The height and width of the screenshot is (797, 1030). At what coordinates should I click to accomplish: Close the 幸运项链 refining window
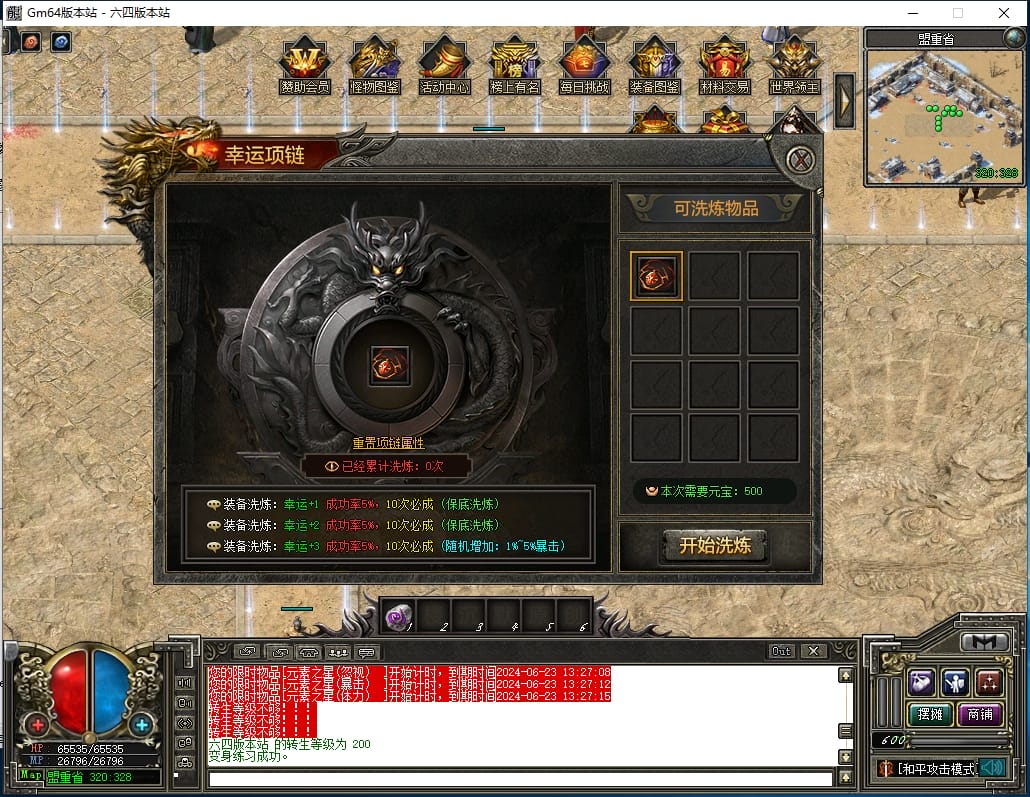coord(799,159)
